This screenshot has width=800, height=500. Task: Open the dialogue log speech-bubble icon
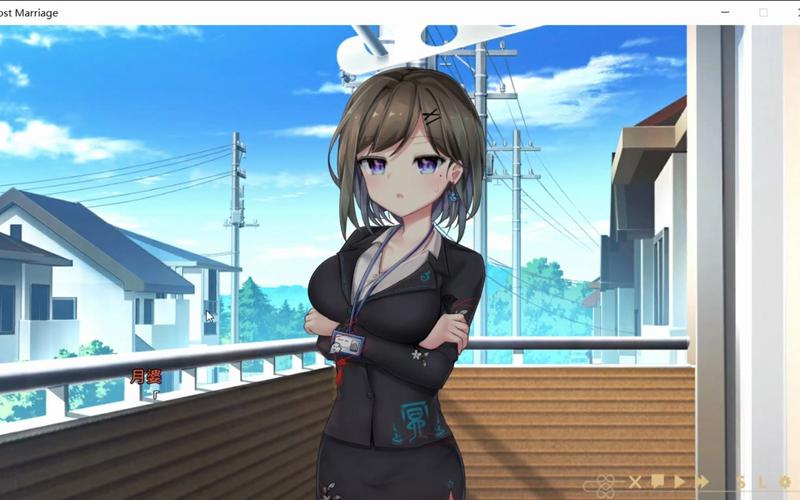click(x=658, y=482)
